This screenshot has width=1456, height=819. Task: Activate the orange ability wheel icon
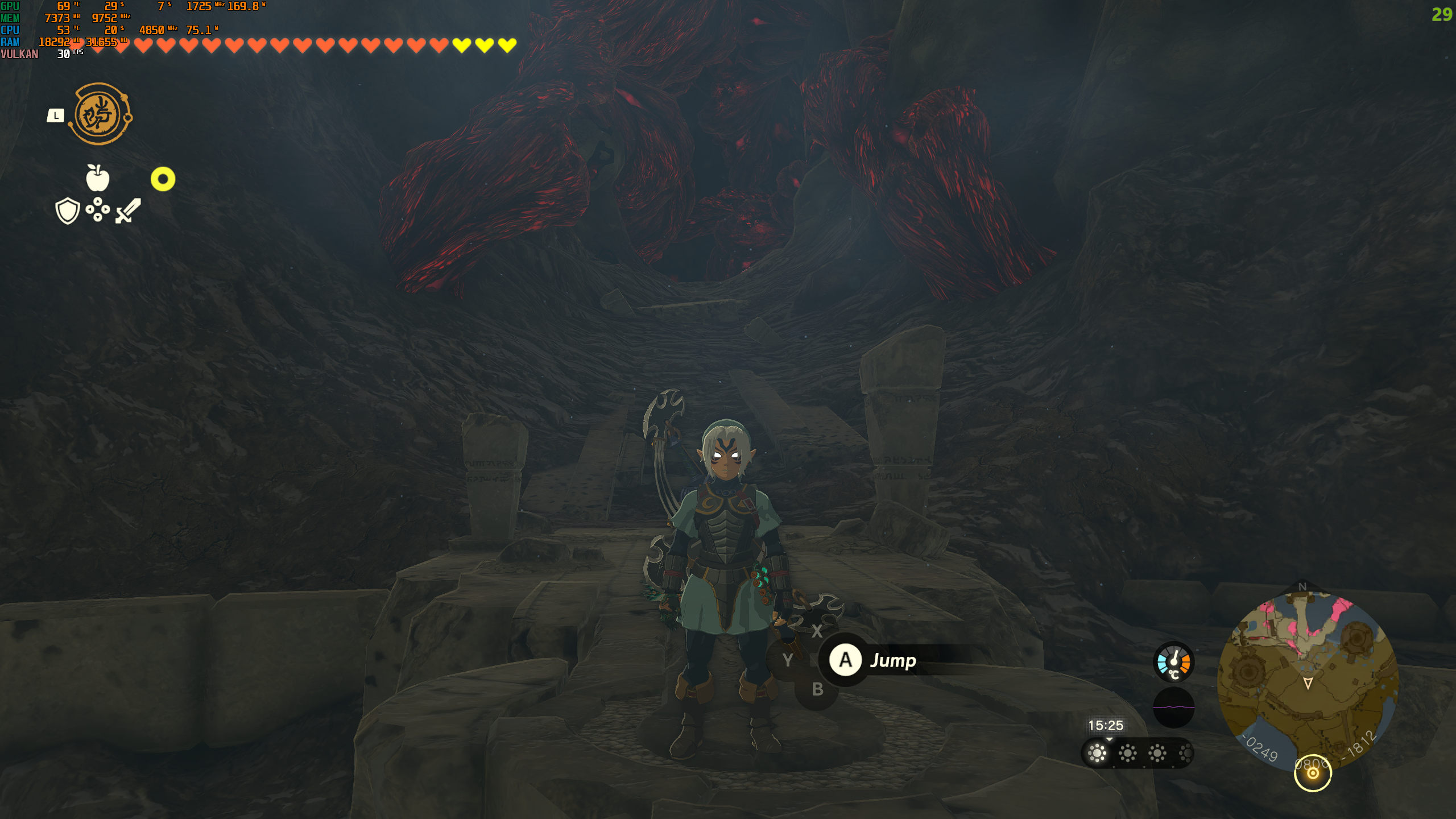pos(100,114)
